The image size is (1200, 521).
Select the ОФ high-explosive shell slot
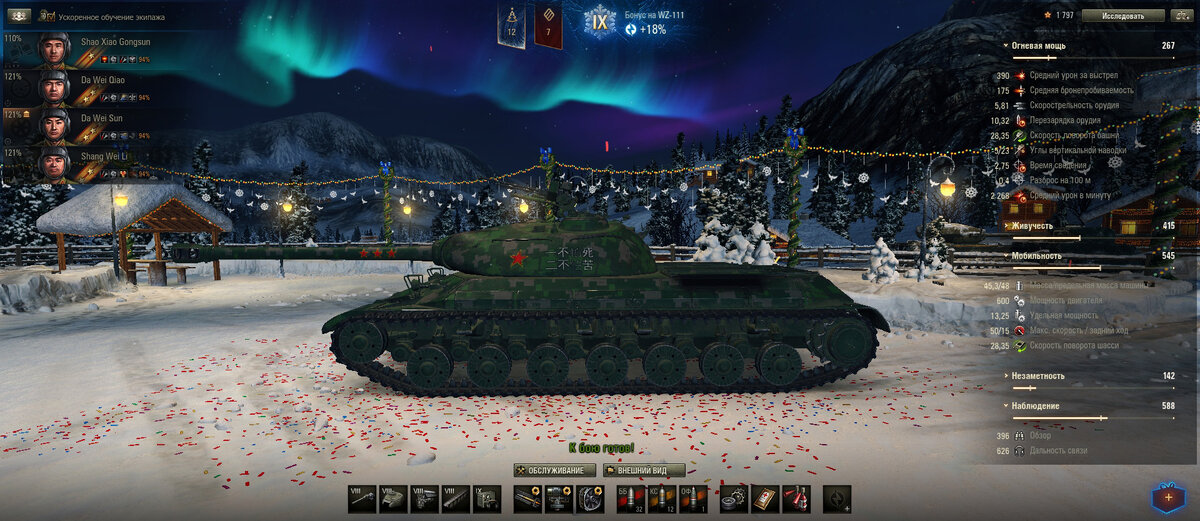coord(689,498)
